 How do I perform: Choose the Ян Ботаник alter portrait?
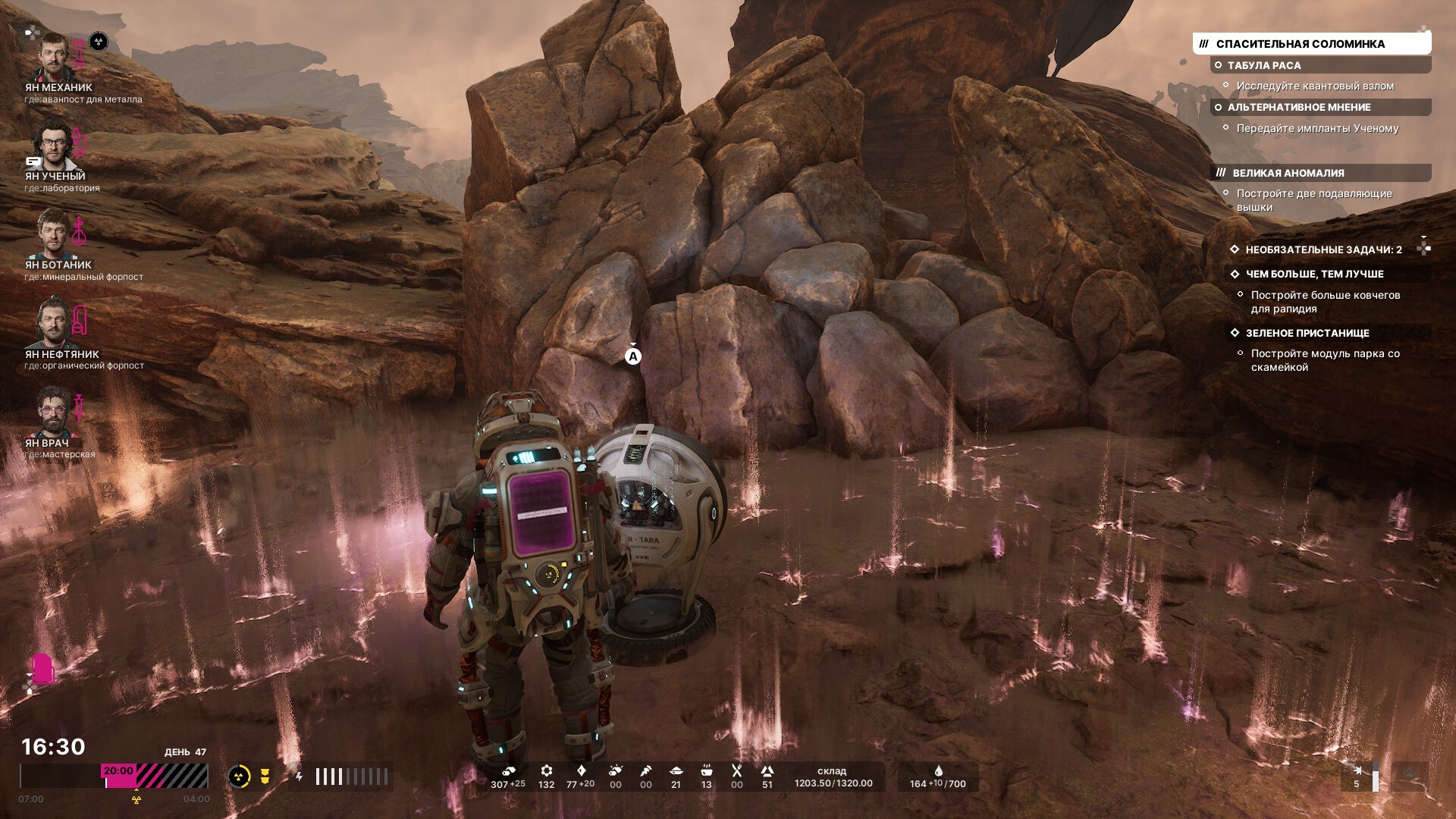(53, 234)
